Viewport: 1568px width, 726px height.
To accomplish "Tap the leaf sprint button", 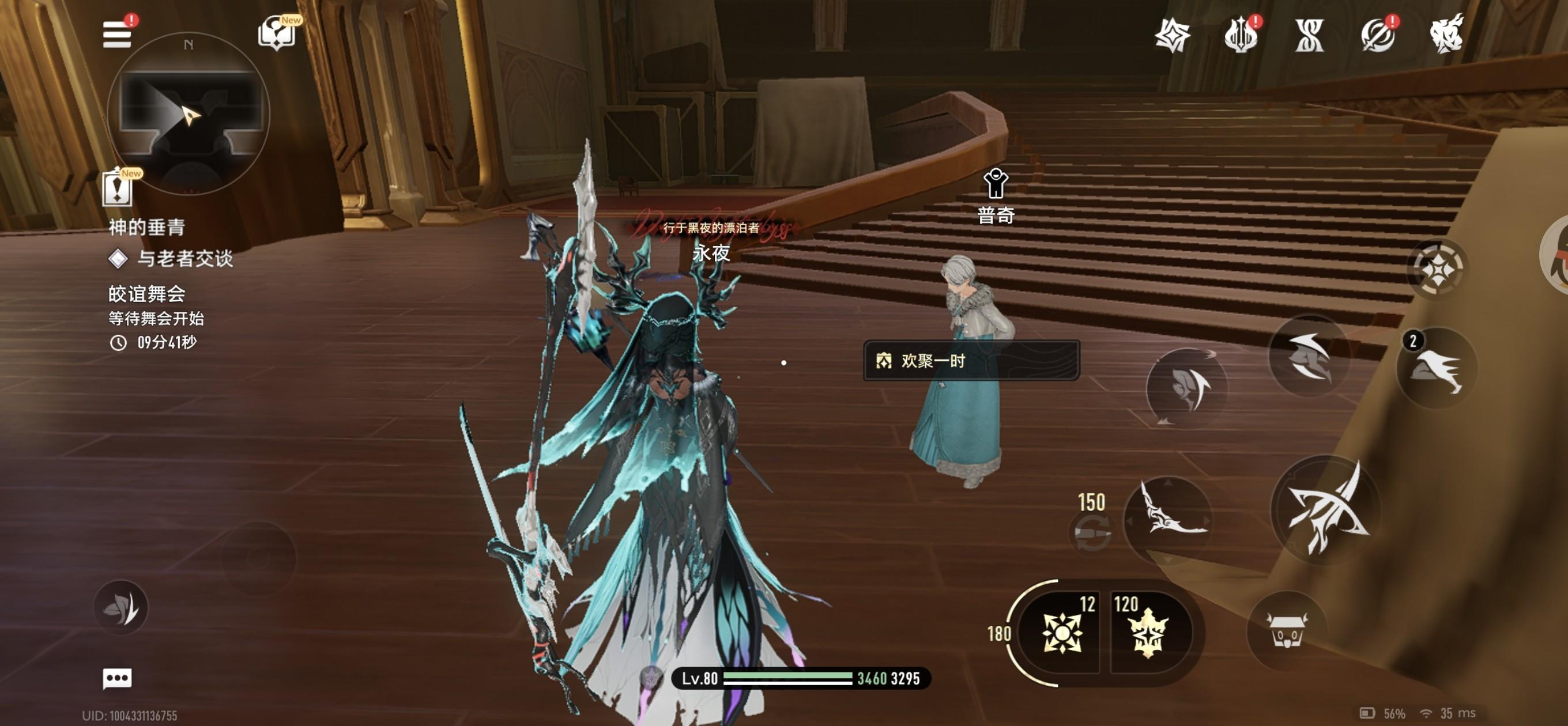I will (121, 608).
